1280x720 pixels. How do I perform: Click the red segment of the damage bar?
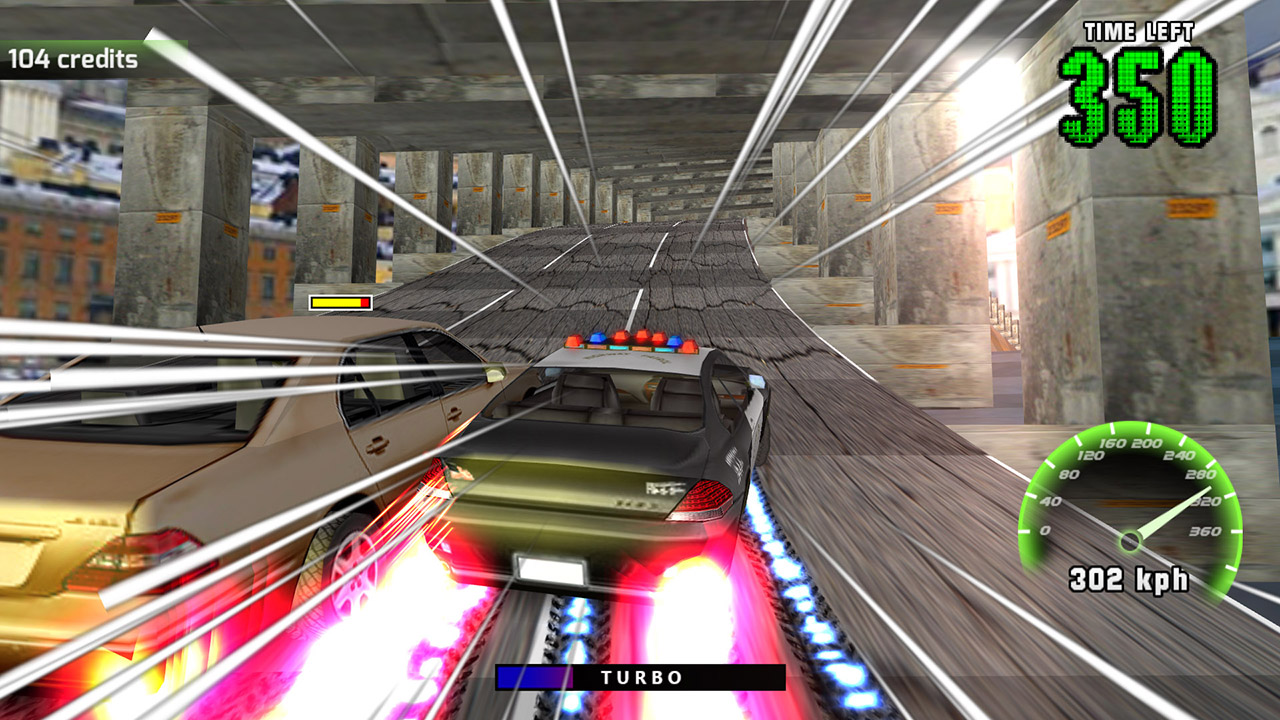coord(367,300)
